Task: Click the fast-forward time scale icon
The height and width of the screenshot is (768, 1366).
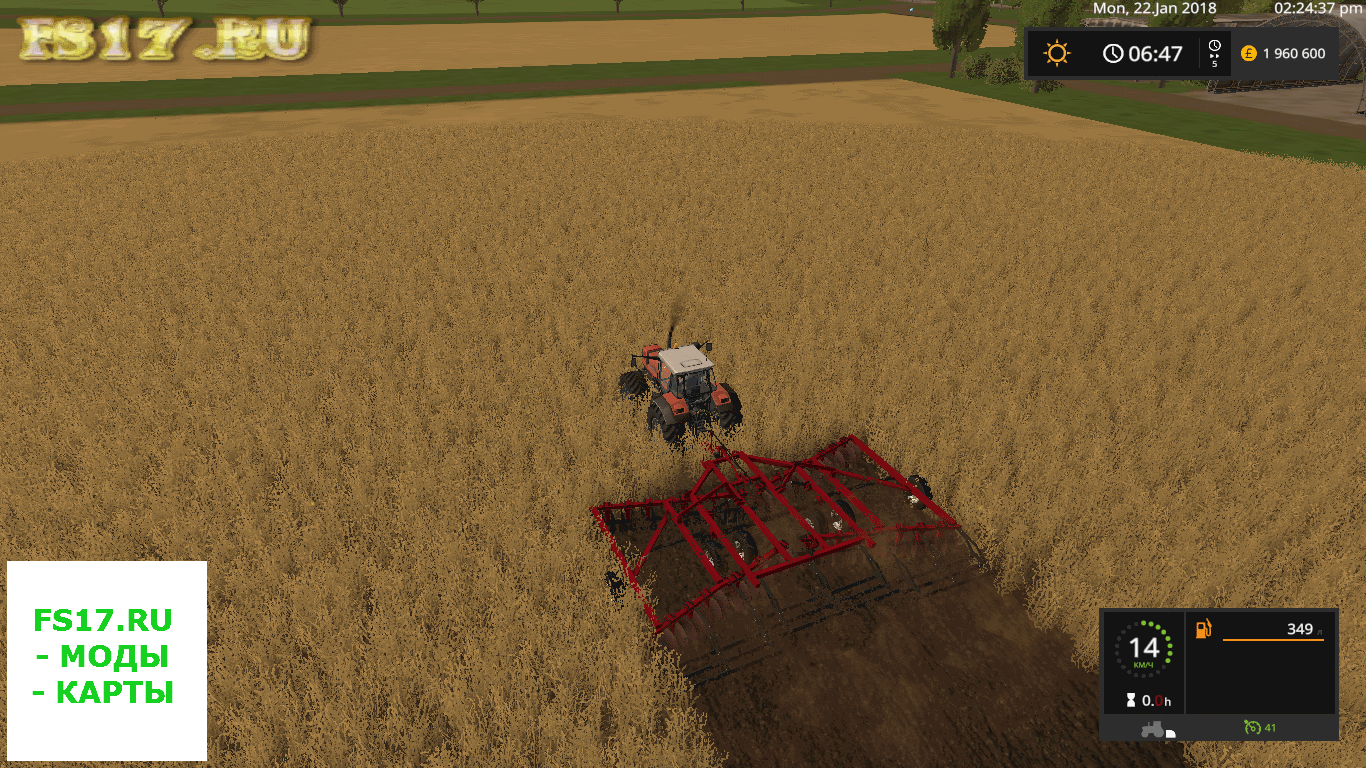Action: pos(1214,53)
